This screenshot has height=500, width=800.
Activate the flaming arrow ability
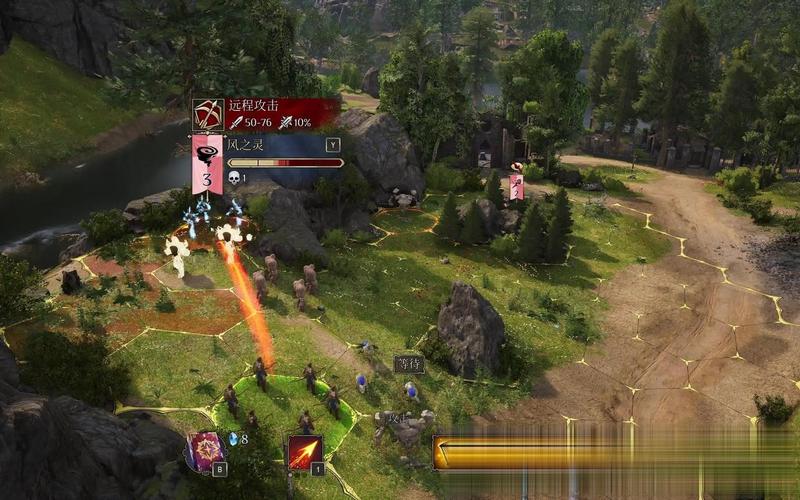pyautogui.click(x=305, y=452)
